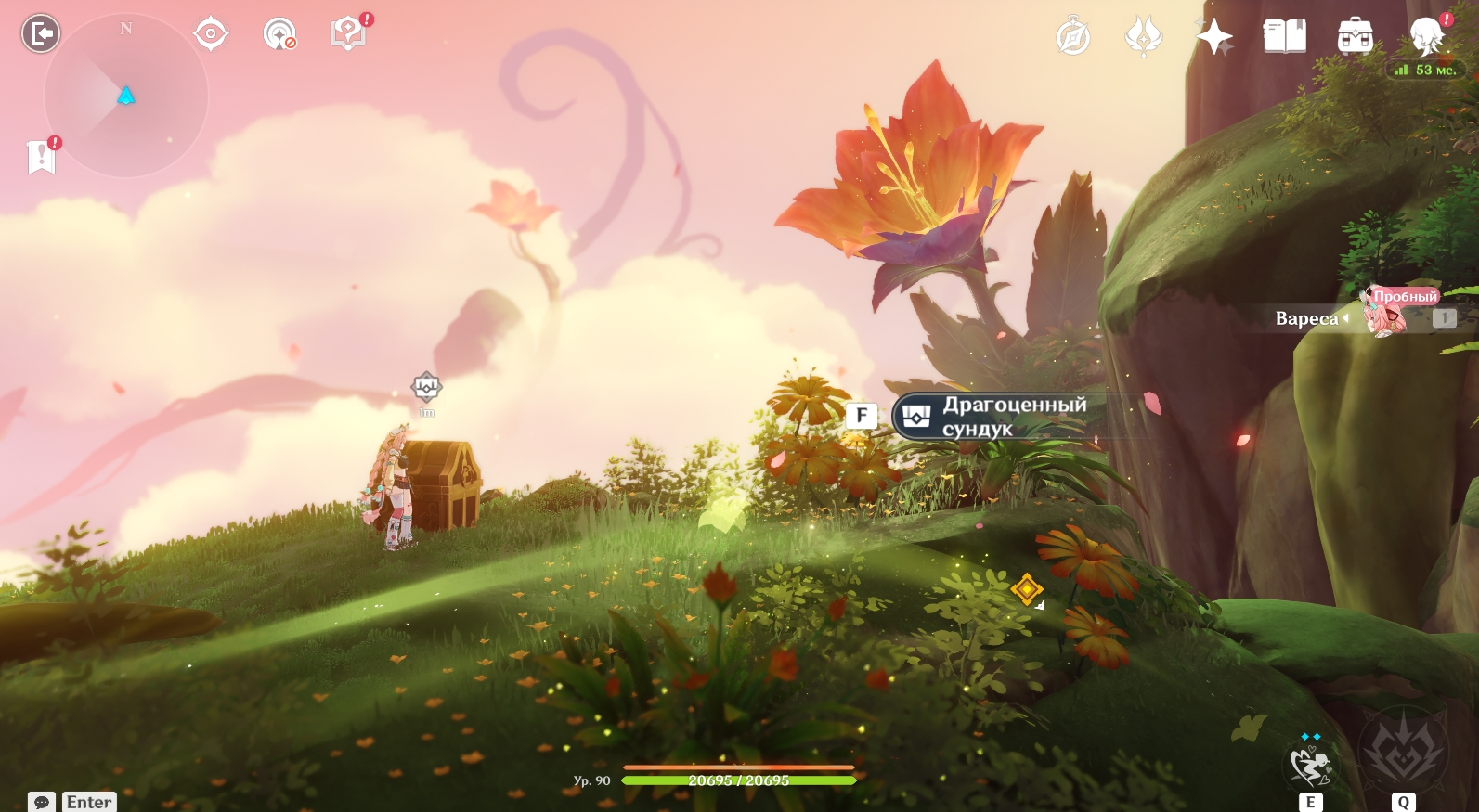
Task: Open the banner icon with the exclamation mark
Action: (x=42, y=157)
